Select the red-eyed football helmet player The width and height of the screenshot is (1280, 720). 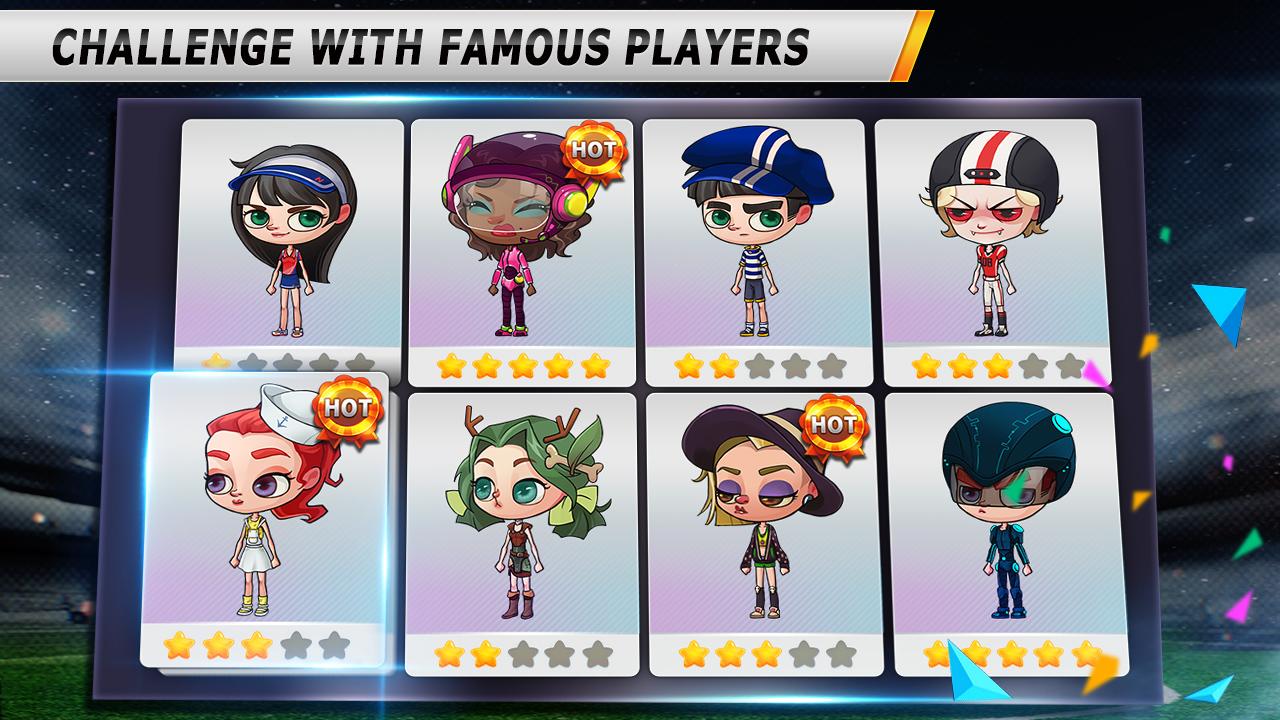[985, 250]
